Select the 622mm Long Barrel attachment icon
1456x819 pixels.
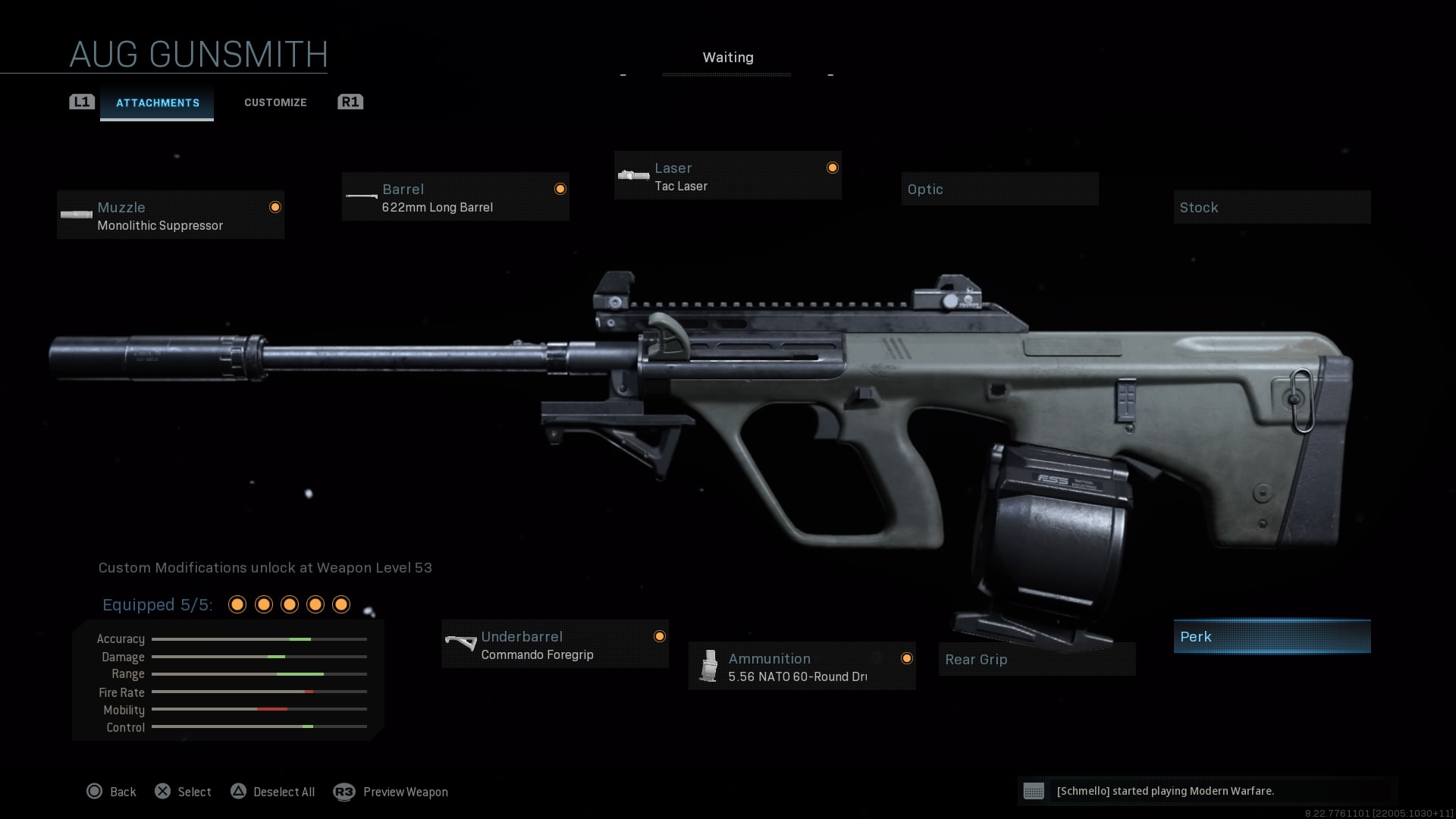coord(360,196)
